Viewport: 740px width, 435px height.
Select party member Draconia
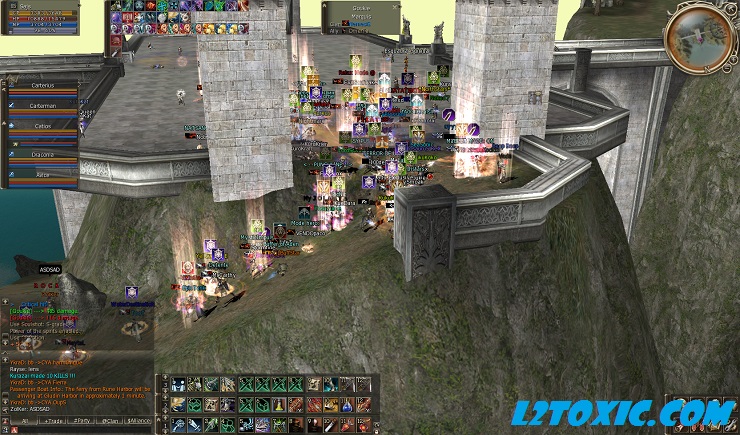42,155
